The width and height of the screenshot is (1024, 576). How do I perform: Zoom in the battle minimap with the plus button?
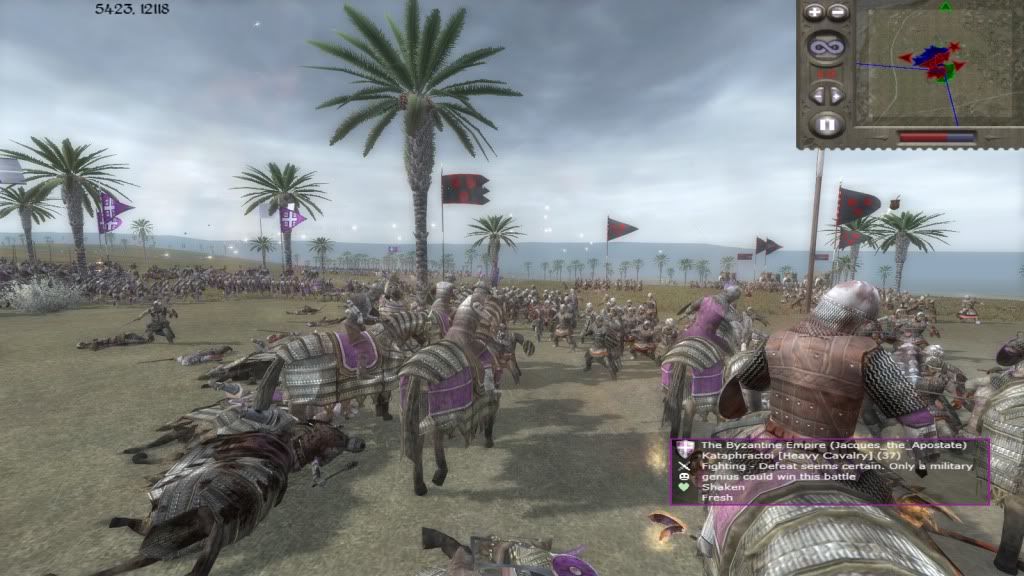[x=815, y=13]
